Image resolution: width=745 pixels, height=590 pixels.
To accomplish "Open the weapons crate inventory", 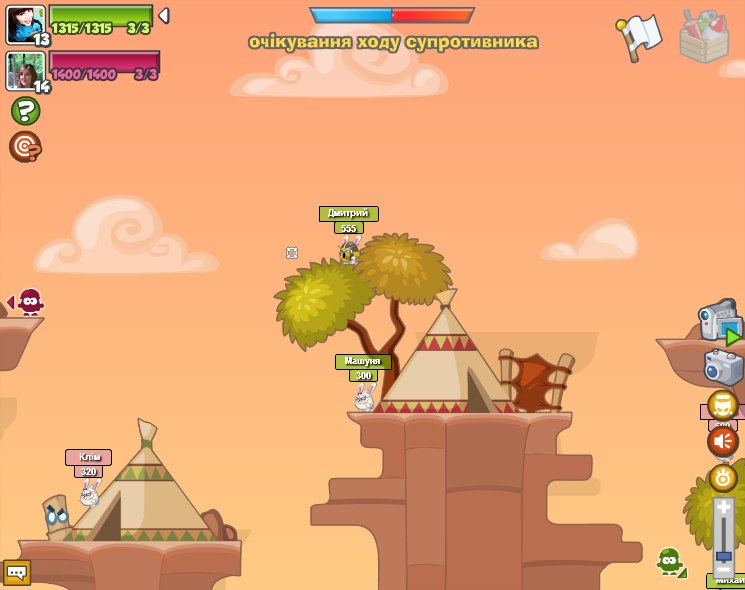I will click(705, 37).
